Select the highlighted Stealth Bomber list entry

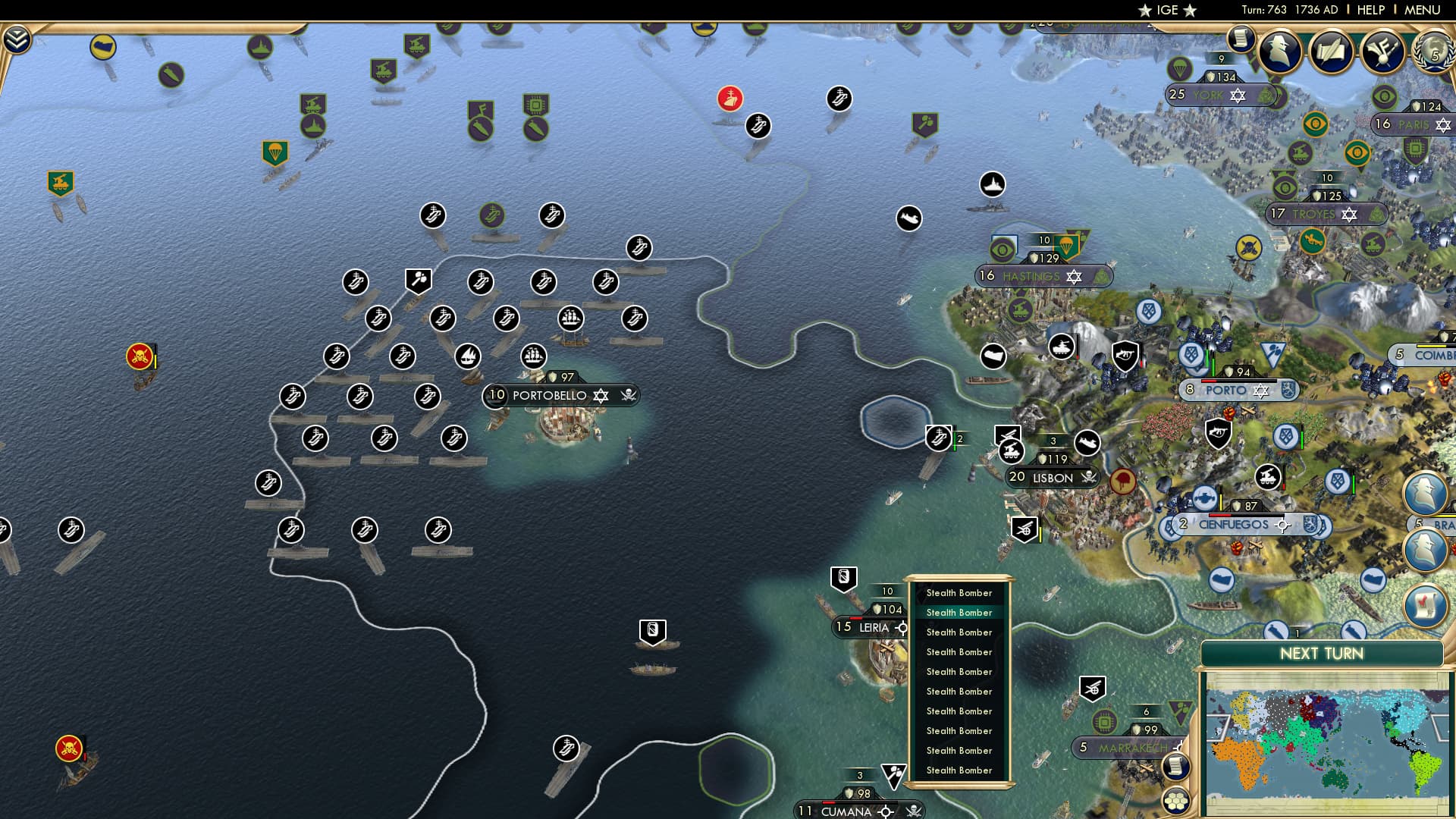[959, 612]
